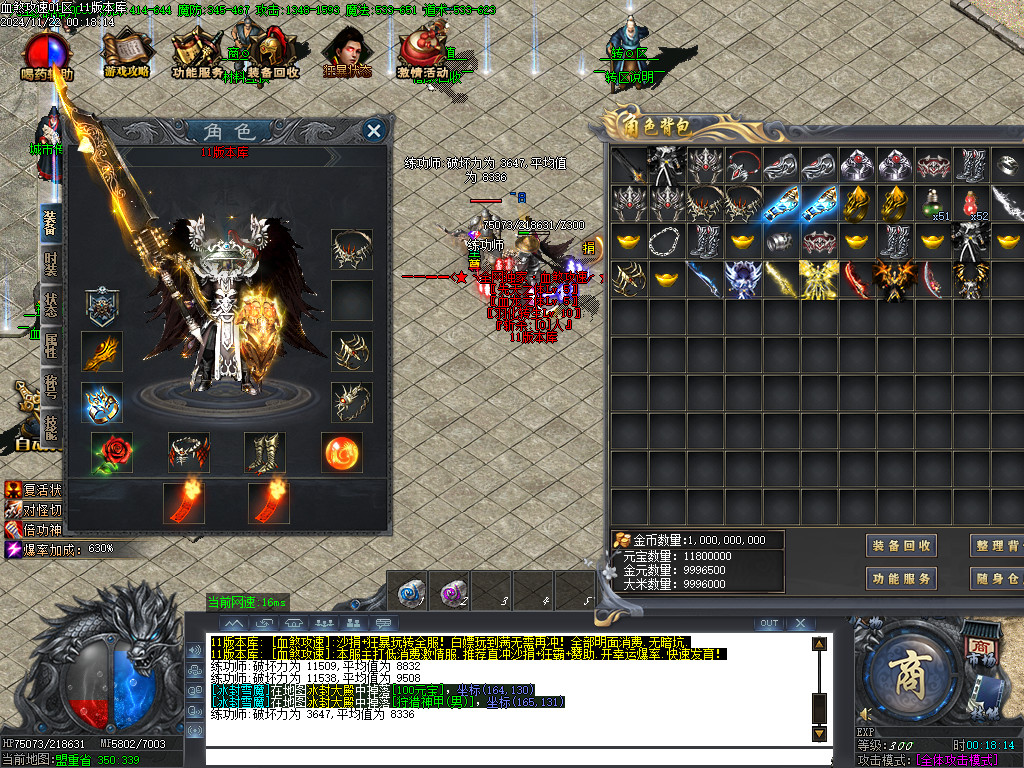Use the blue swirl stone in hotbar

pyautogui.click(x=410, y=590)
